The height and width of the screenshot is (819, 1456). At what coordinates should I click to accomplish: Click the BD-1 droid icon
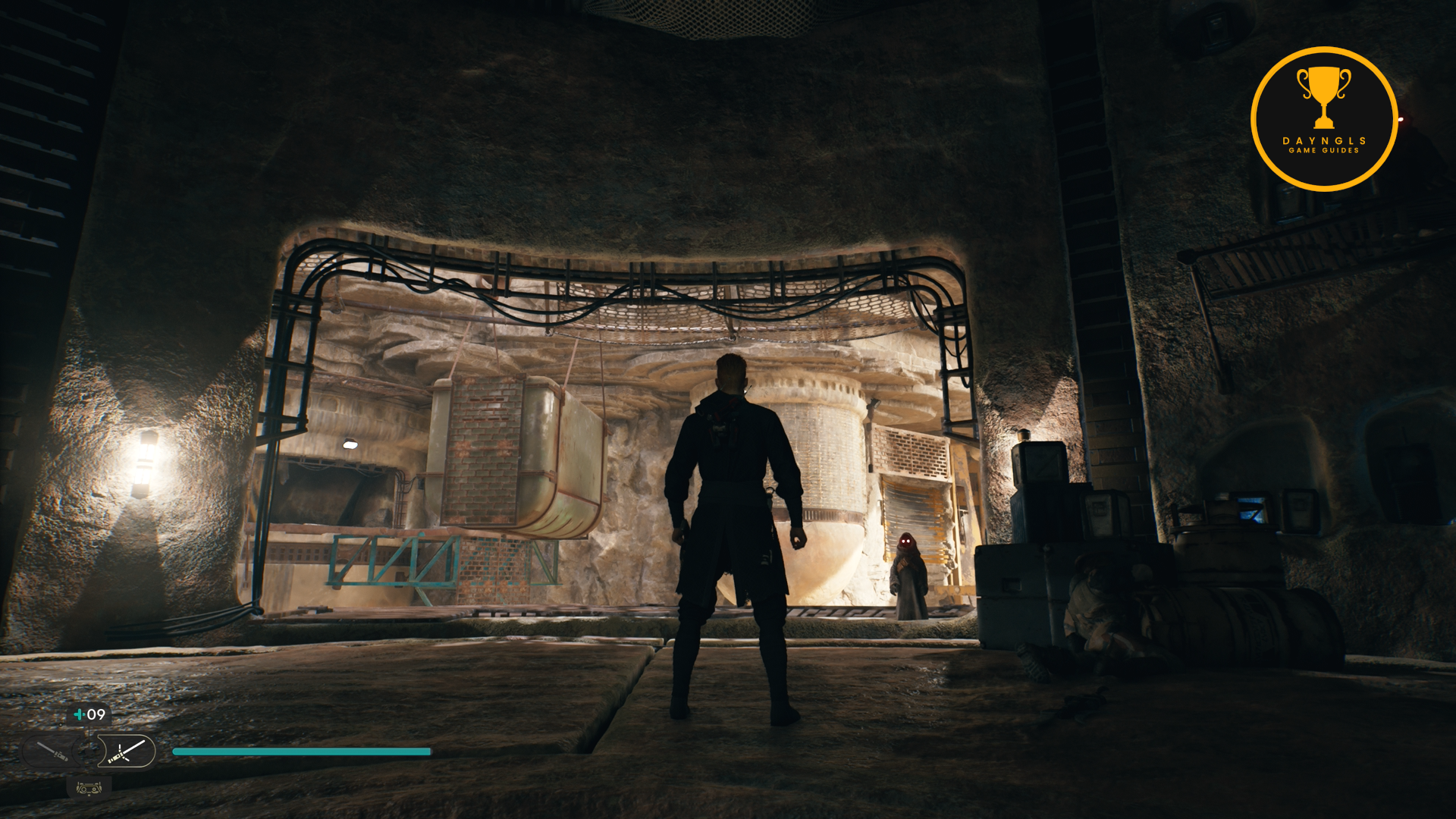(x=89, y=789)
